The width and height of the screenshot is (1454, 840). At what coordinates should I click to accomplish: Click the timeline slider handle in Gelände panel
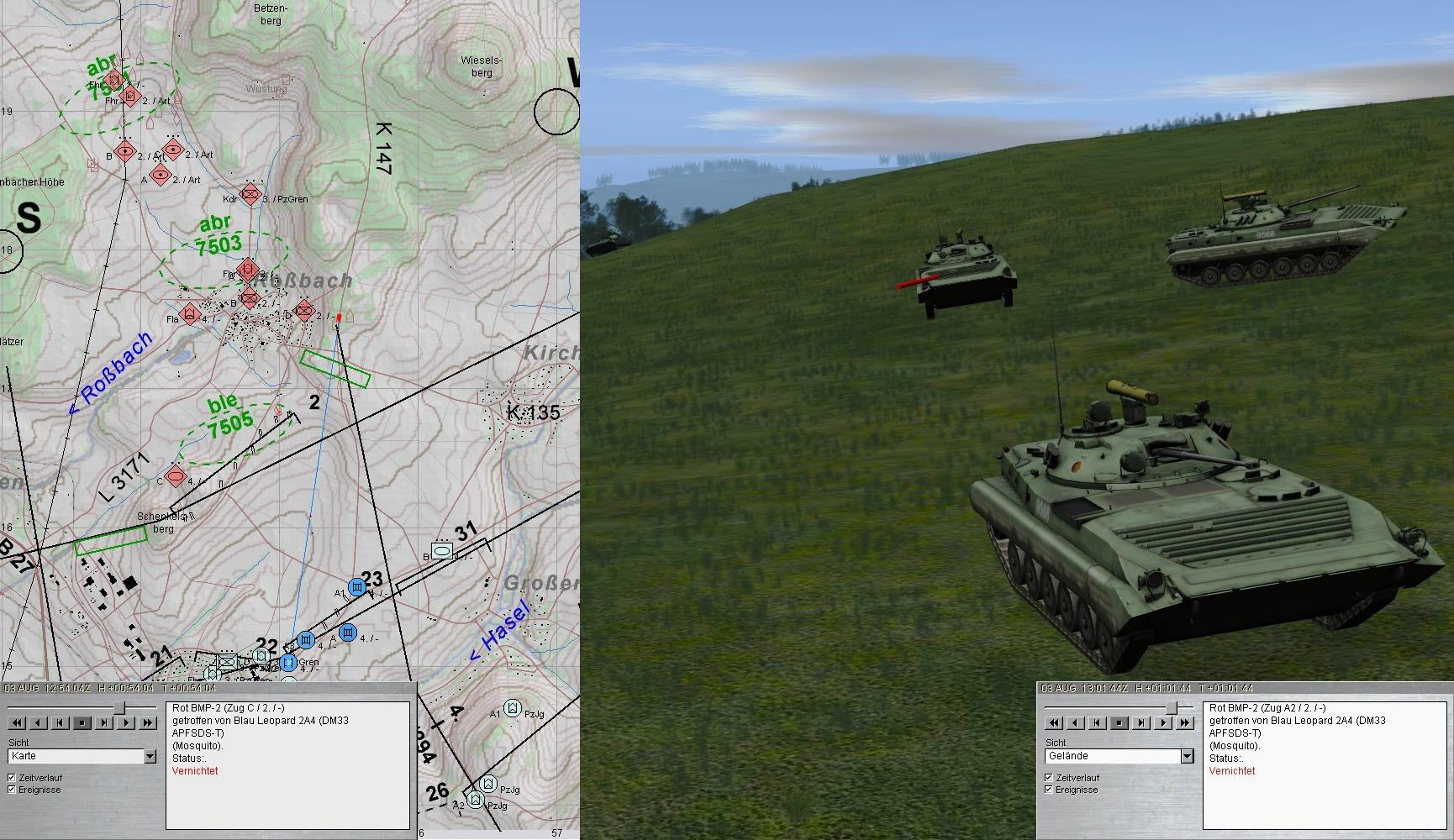pyautogui.click(x=1171, y=708)
